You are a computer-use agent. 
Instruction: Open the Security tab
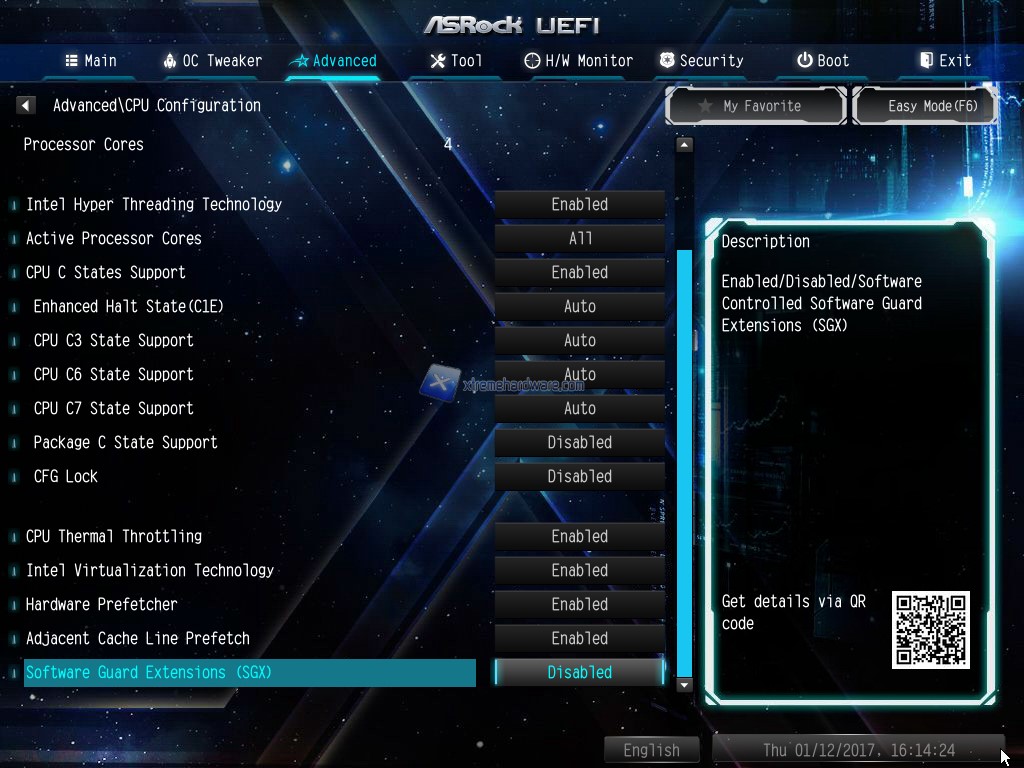[702, 61]
